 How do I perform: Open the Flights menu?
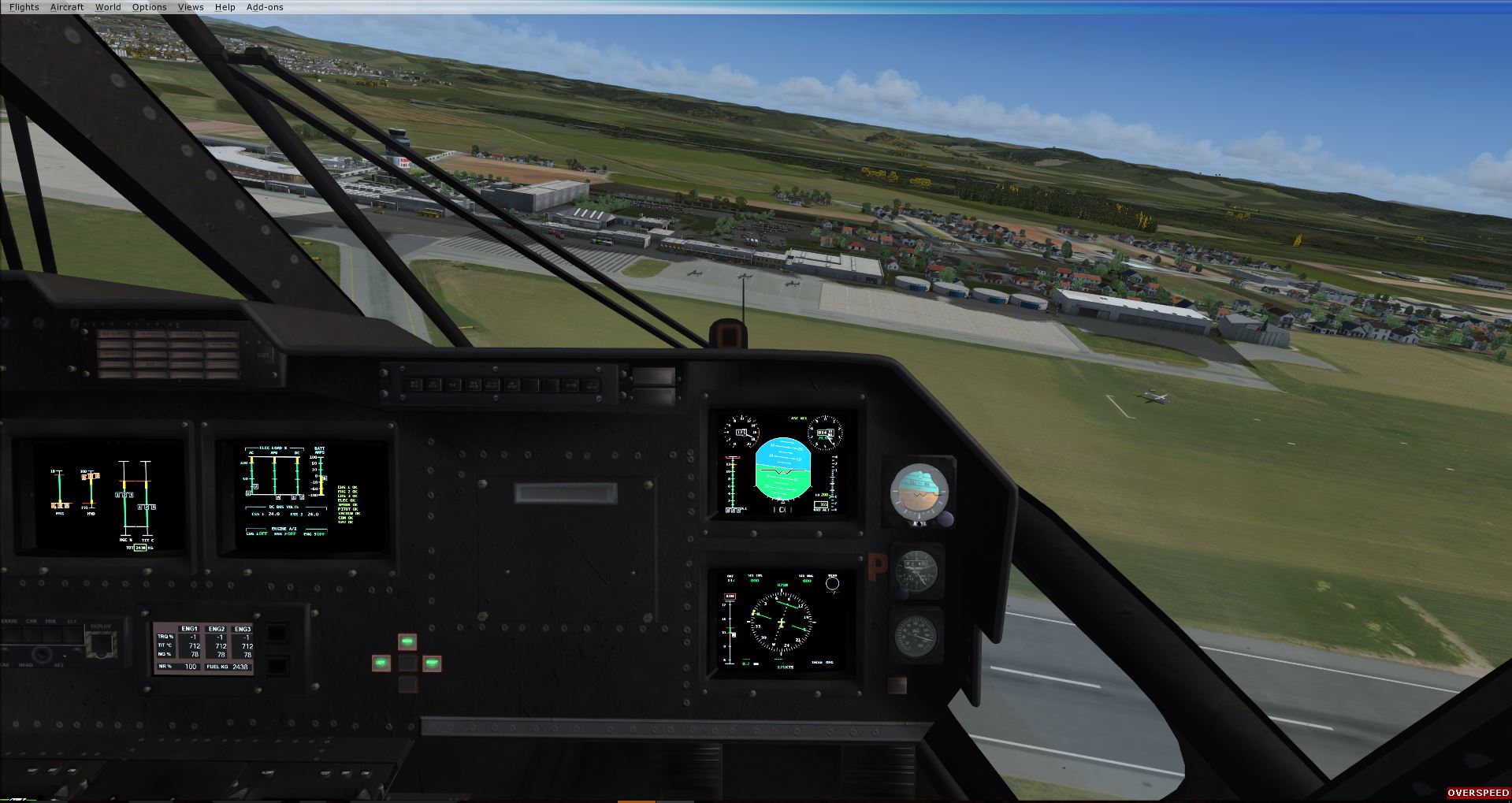point(24,7)
